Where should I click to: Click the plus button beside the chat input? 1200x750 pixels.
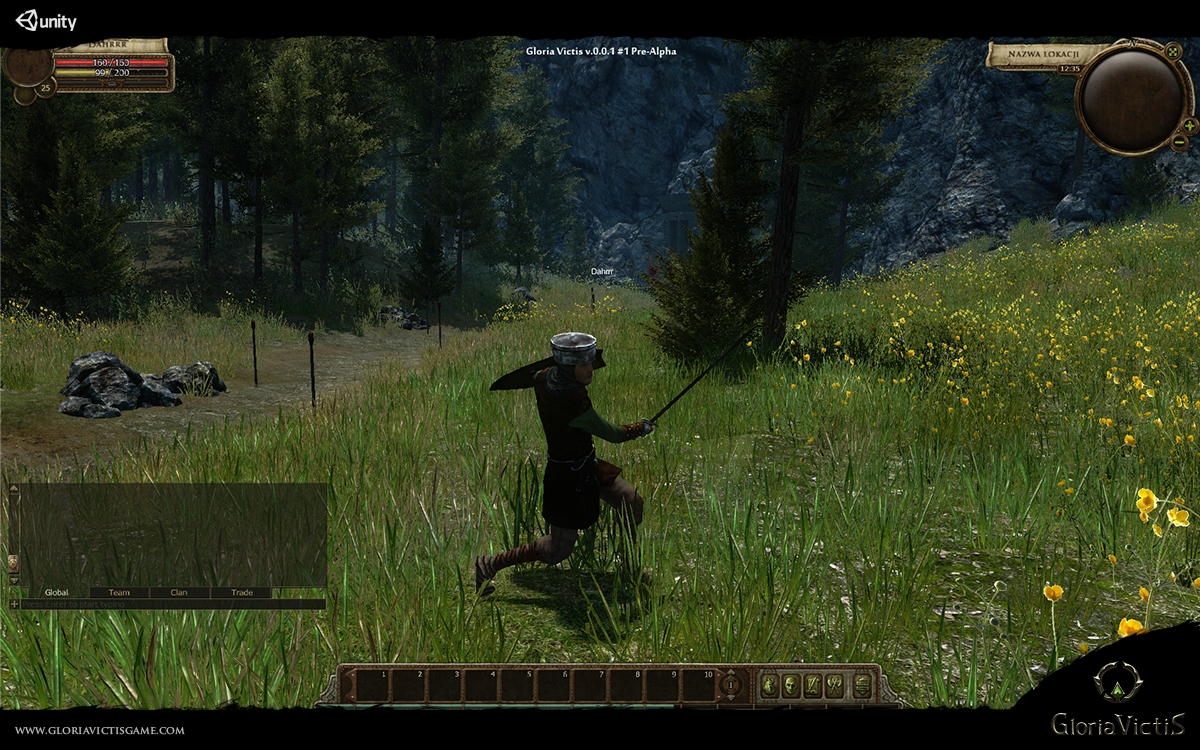click(14, 605)
